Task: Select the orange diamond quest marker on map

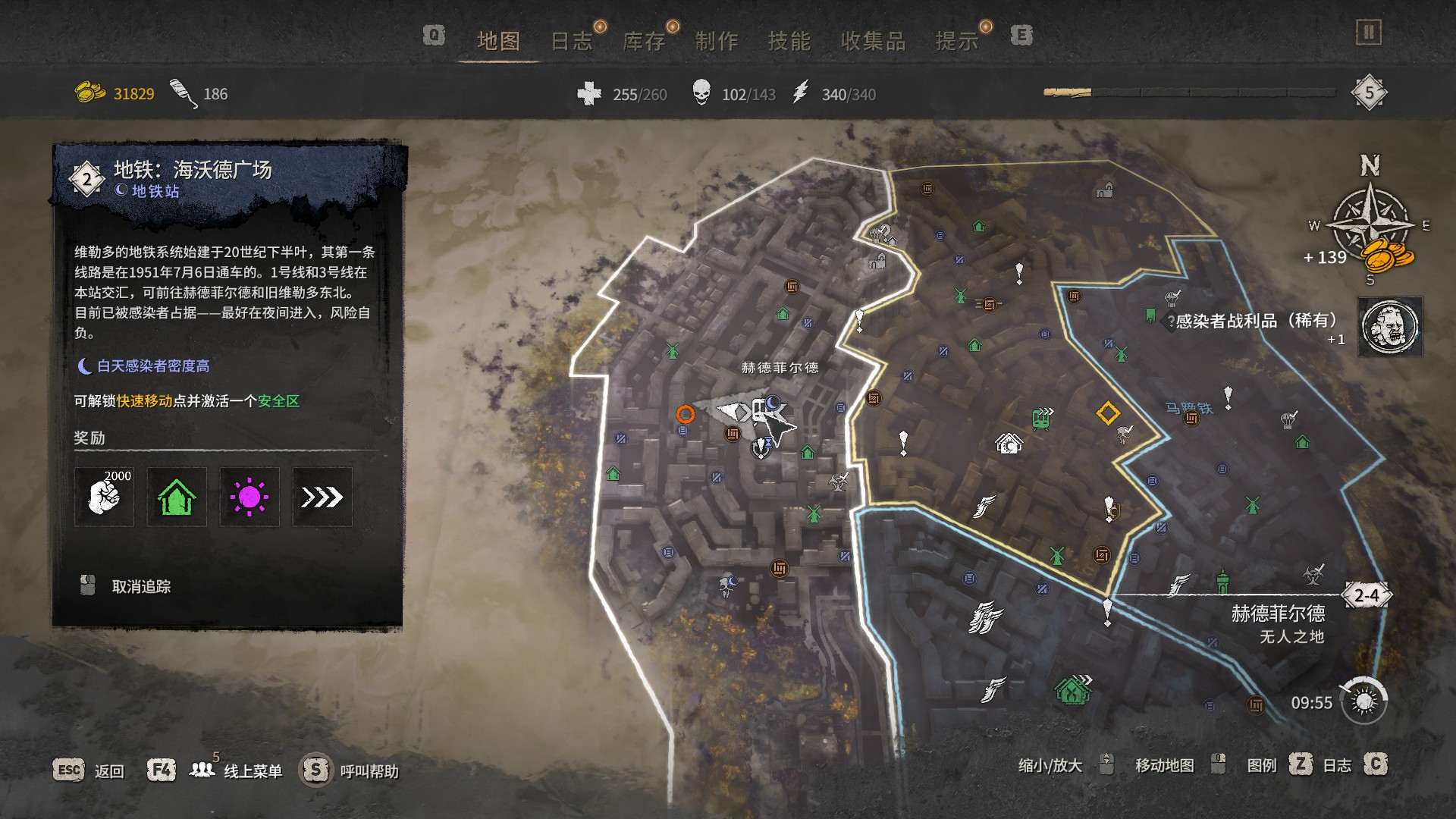Action: coord(1108,413)
